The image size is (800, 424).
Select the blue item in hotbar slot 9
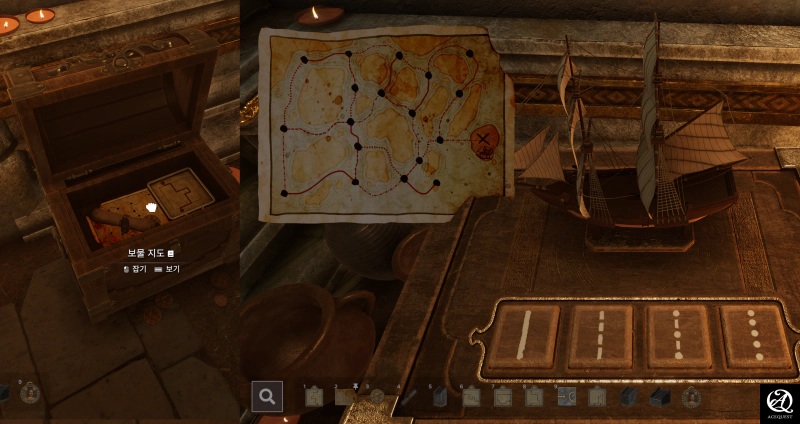click(x=566, y=397)
